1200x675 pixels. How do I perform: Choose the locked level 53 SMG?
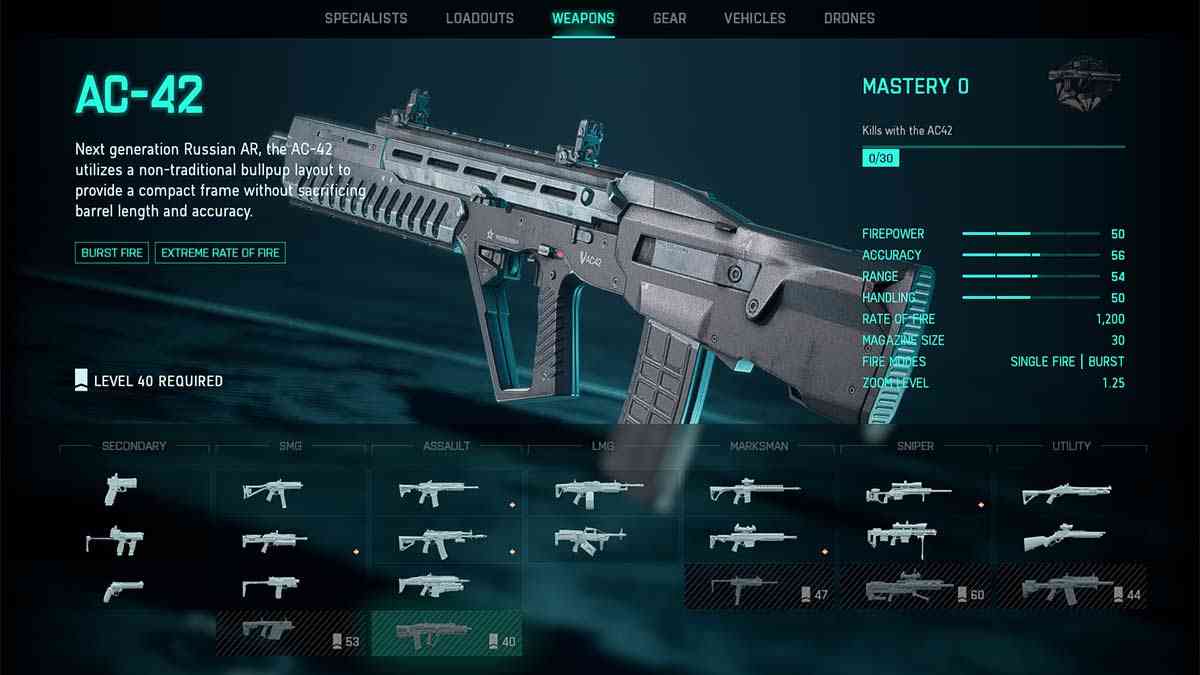291,634
